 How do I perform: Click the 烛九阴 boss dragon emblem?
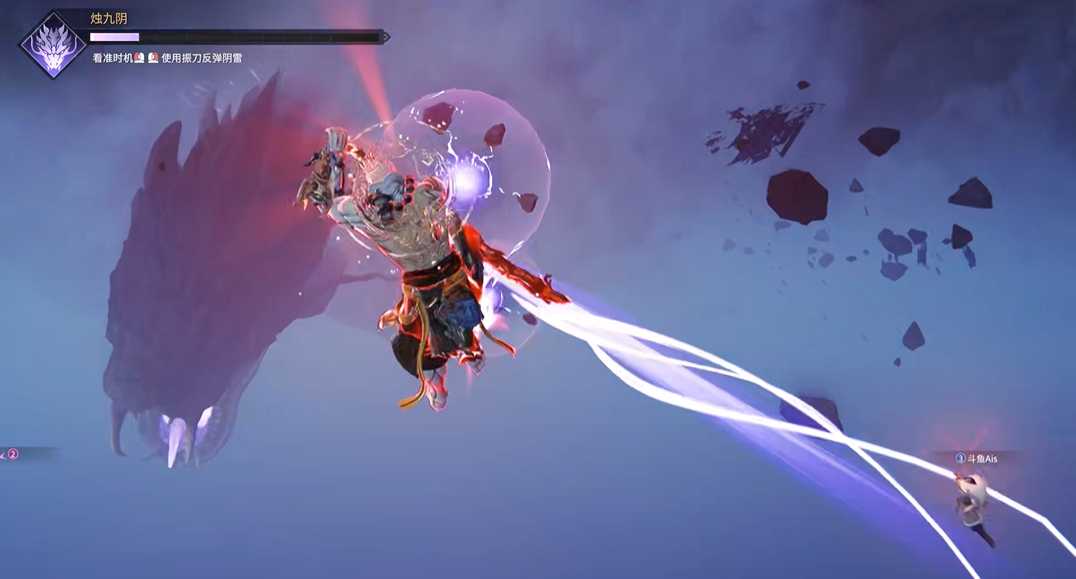pos(54,45)
